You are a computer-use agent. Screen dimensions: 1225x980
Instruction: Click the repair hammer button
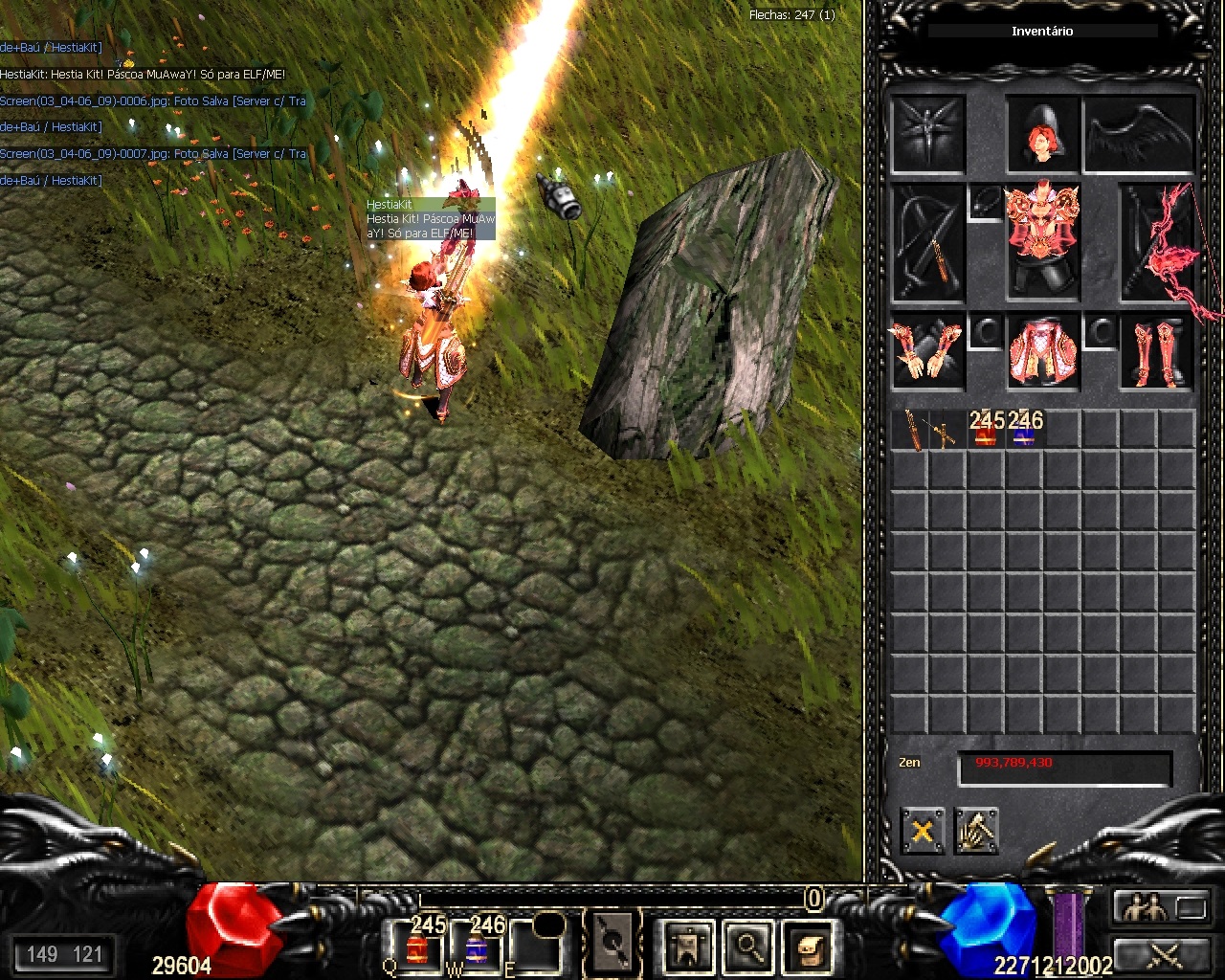point(976,830)
